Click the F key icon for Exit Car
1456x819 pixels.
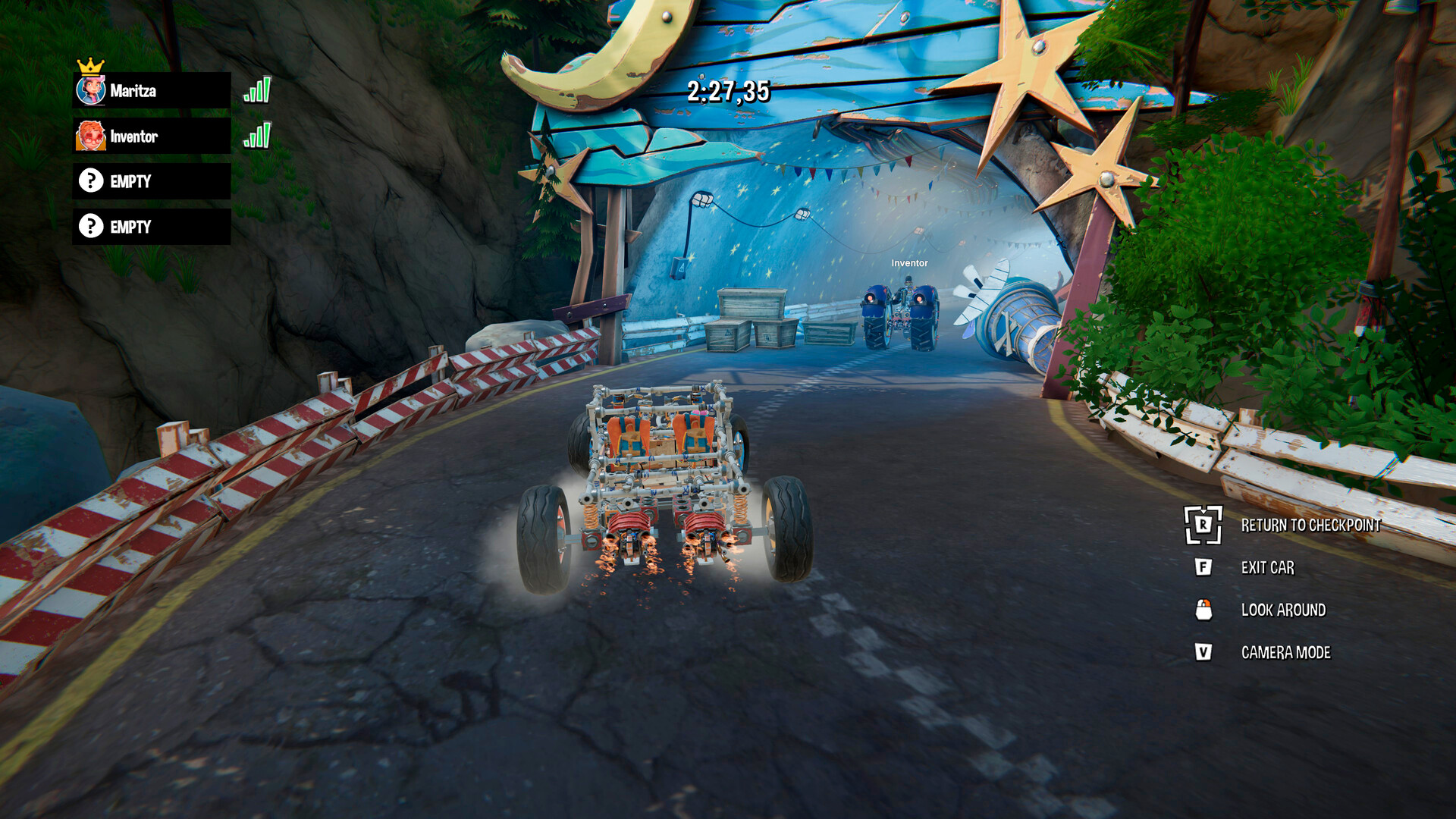click(x=1206, y=567)
